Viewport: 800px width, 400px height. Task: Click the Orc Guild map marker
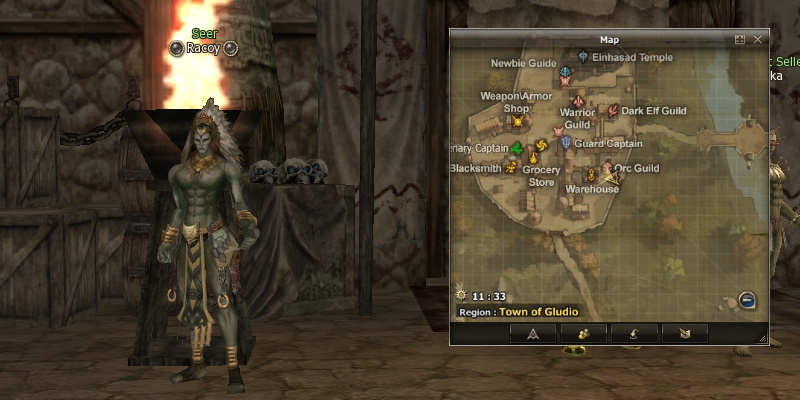607,169
